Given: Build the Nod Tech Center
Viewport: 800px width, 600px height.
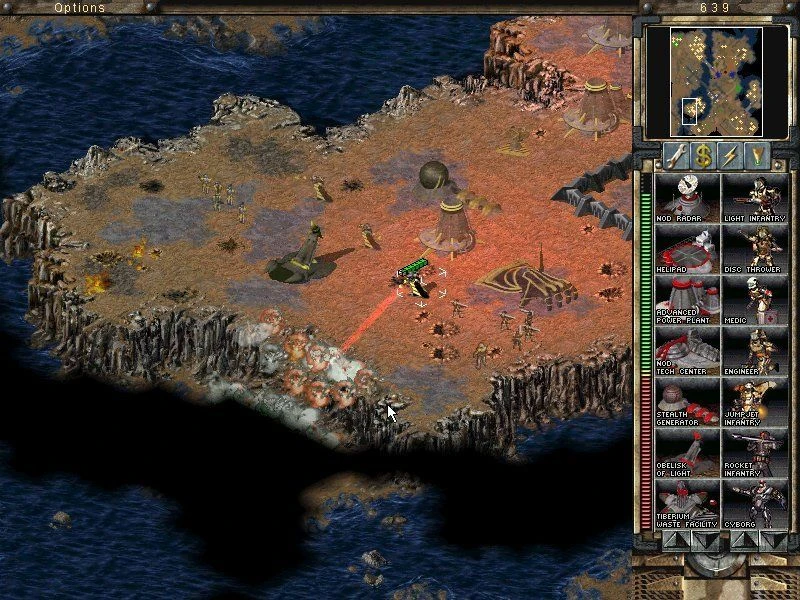Looking at the screenshot, I should [686, 353].
